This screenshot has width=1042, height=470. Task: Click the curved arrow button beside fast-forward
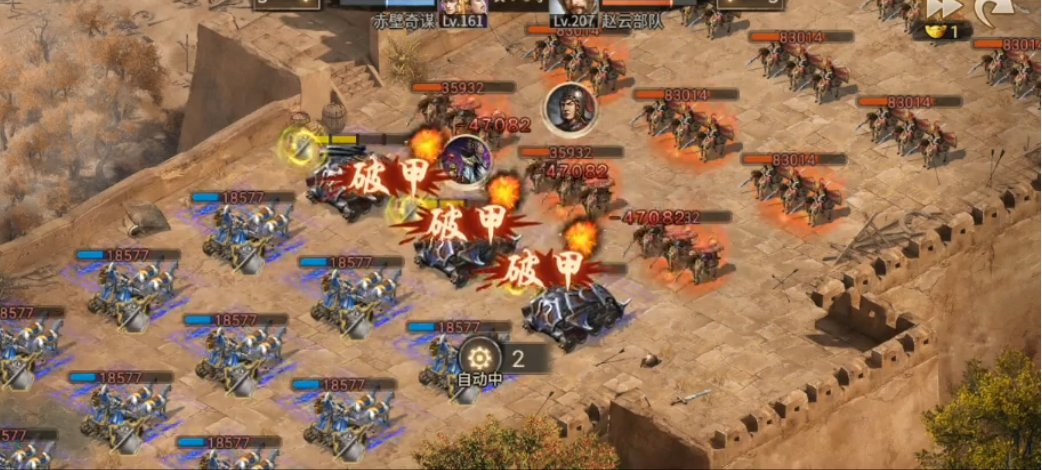(x=996, y=8)
